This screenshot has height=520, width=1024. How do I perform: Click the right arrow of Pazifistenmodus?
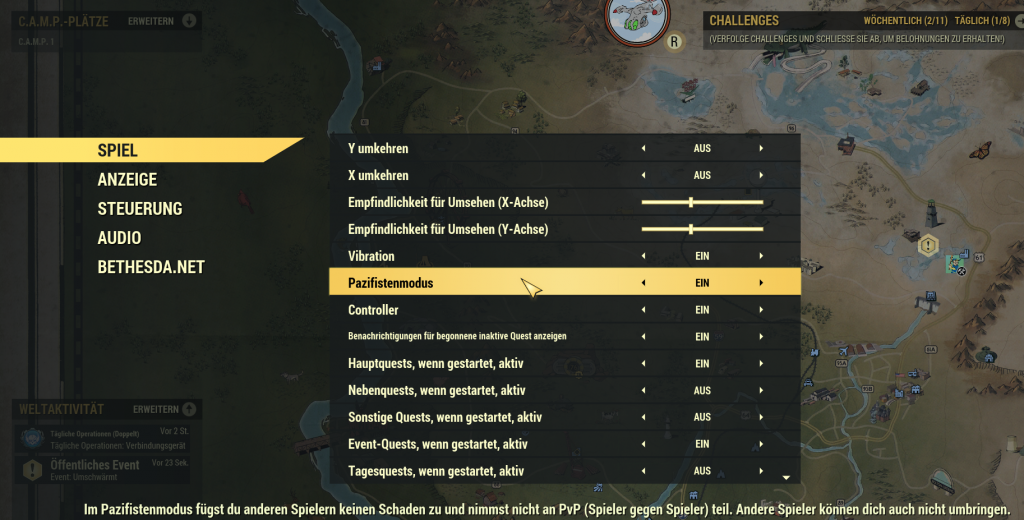click(761, 283)
